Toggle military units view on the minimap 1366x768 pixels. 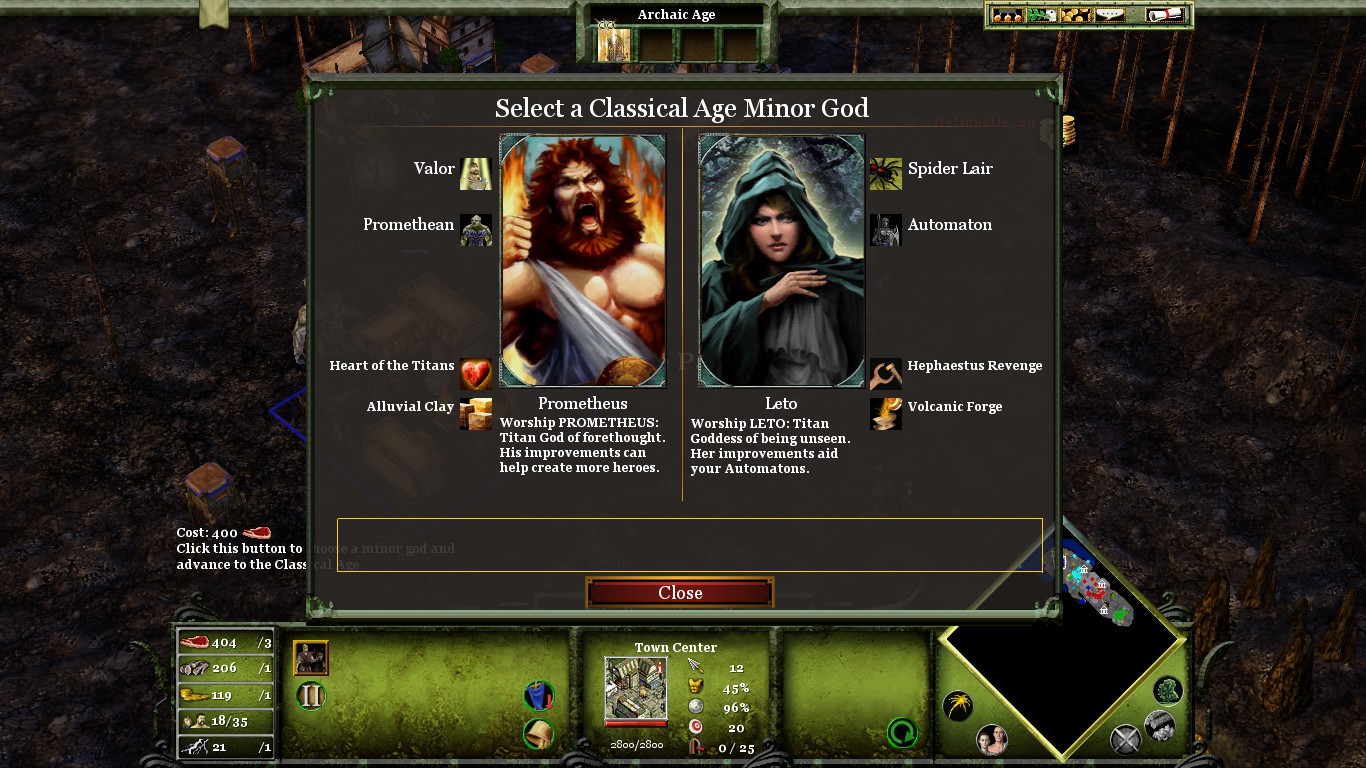click(1125, 738)
